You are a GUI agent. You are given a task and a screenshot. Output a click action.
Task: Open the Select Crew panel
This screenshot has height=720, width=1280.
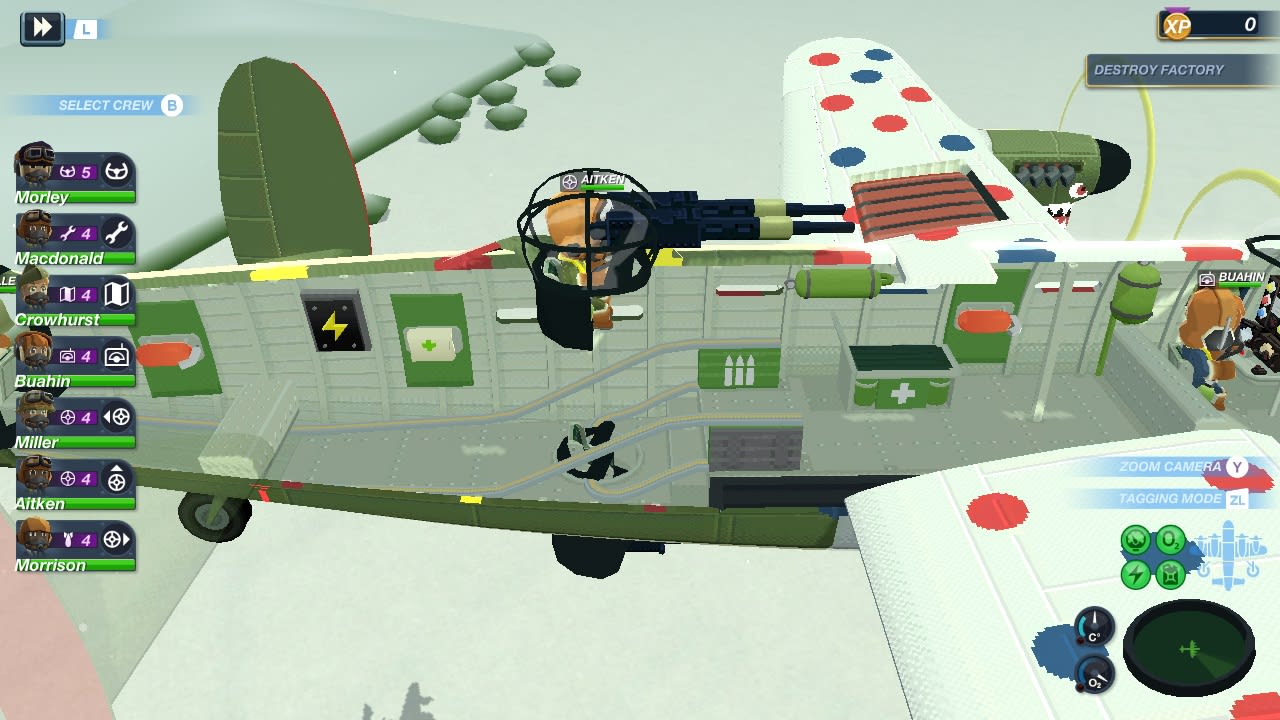click(103, 105)
